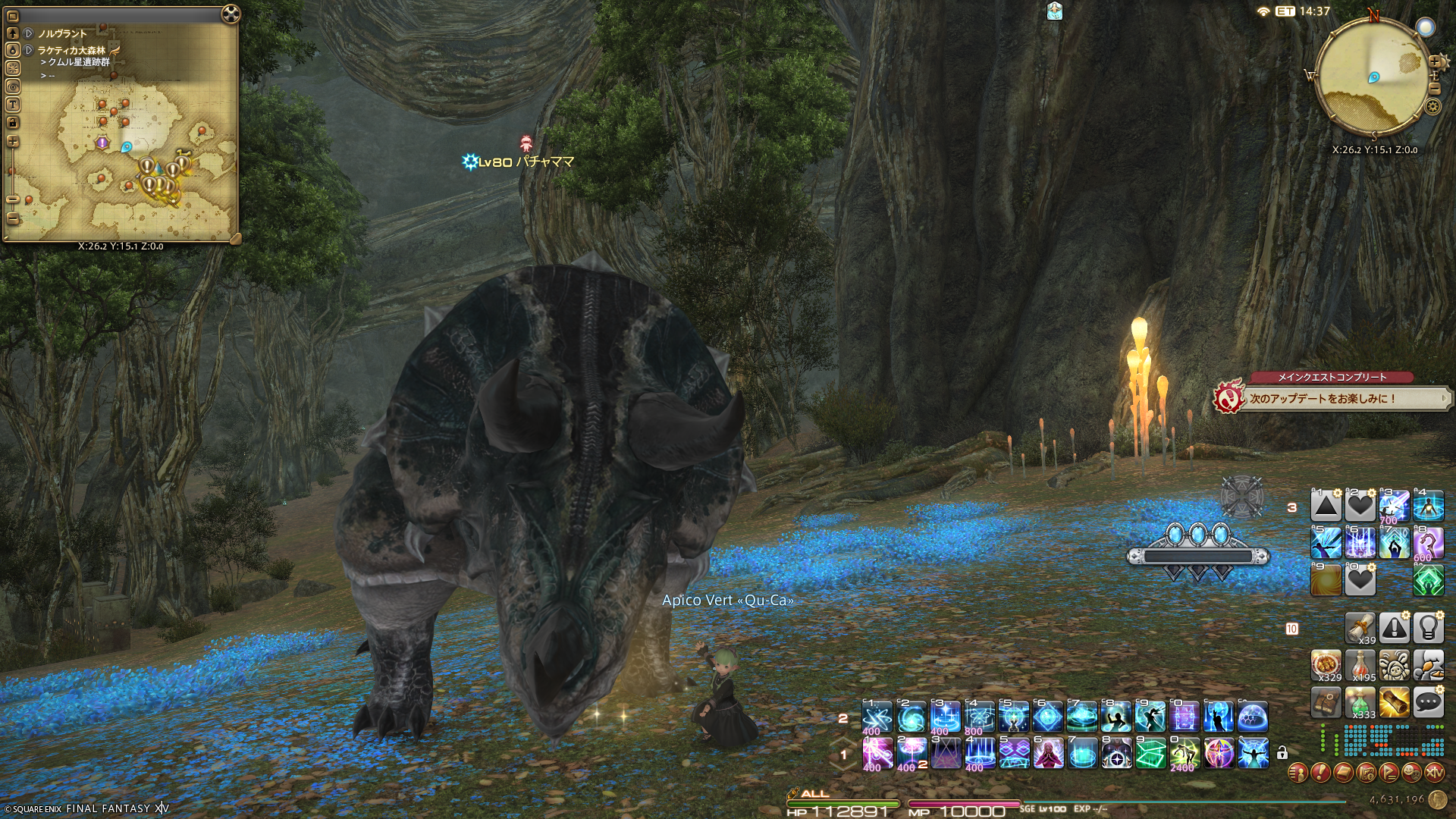Close the map window
The image size is (1456, 819).
coord(231,14)
